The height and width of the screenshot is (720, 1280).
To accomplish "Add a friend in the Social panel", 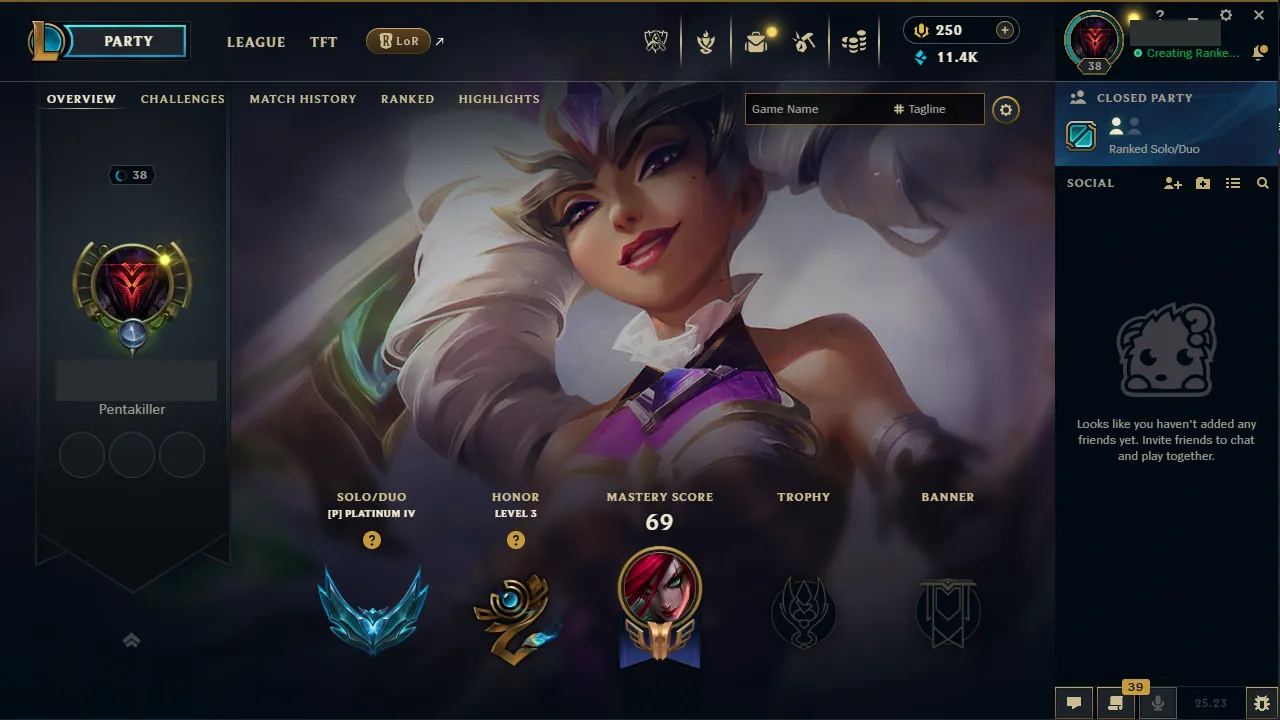I will [x=1172, y=183].
